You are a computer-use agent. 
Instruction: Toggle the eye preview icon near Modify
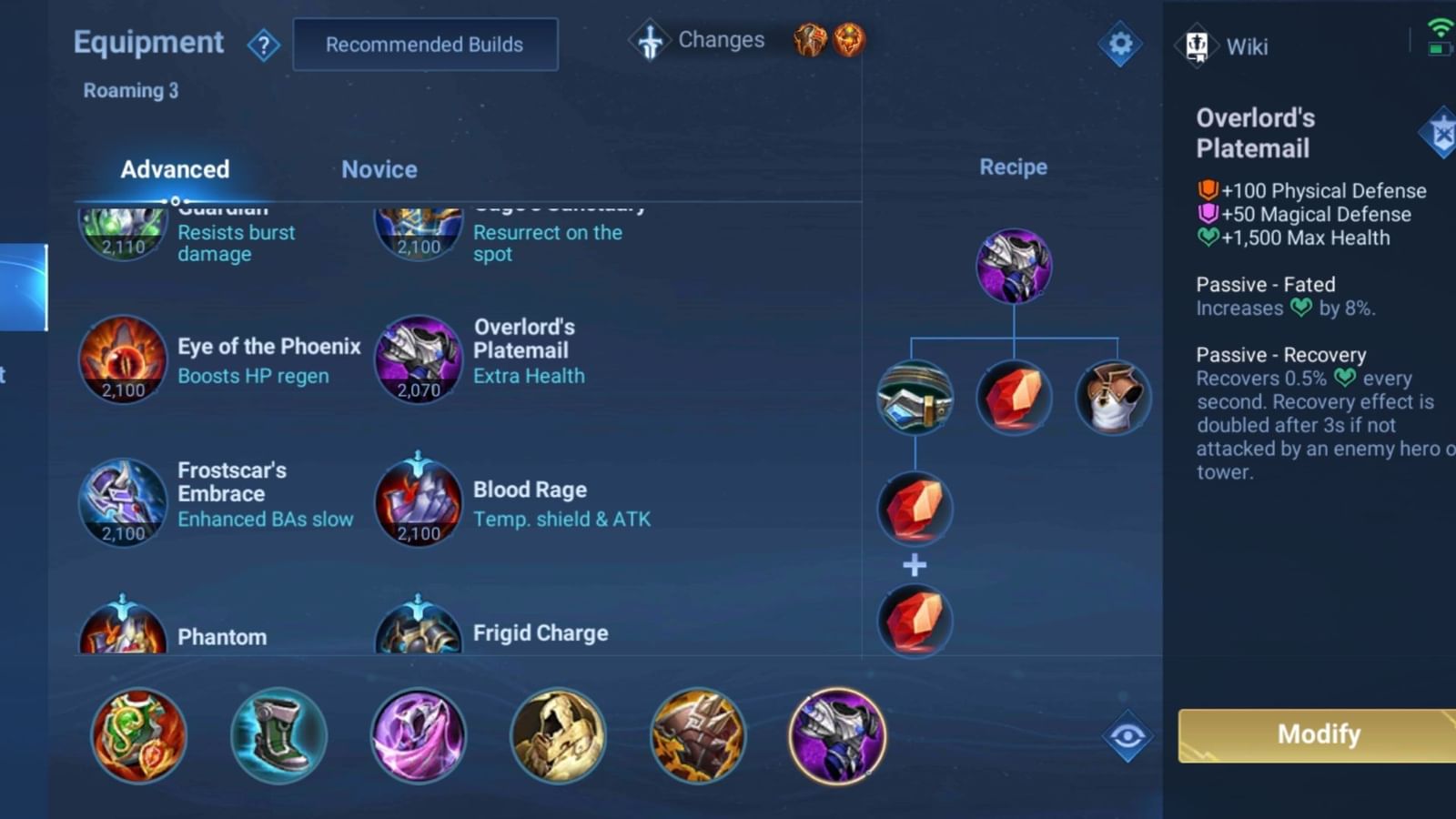click(1128, 737)
